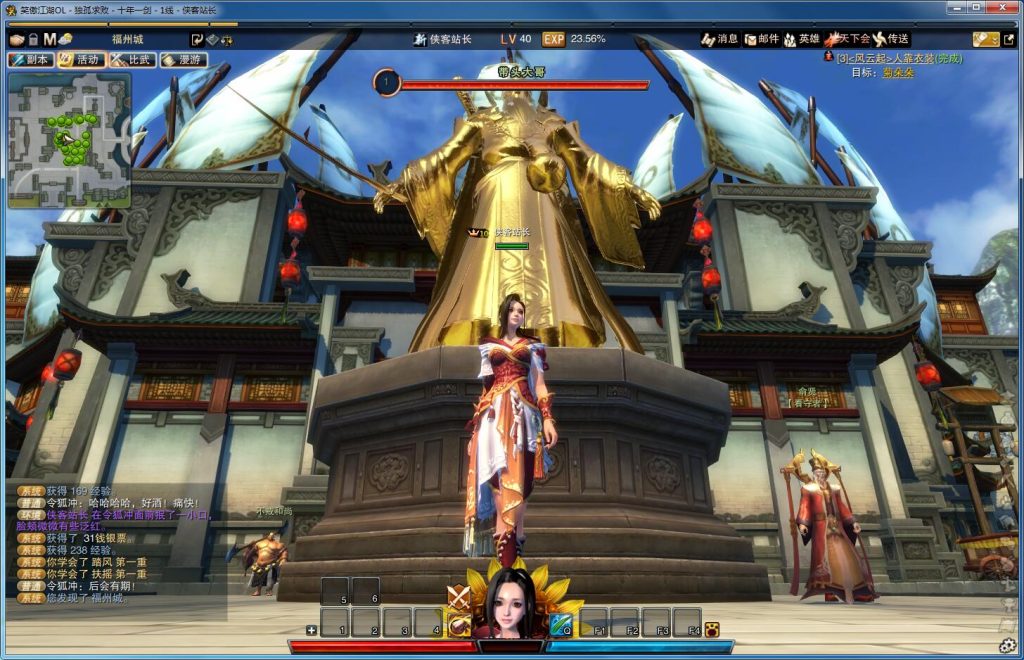The height and width of the screenshot is (660, 1024).
Task: Expand the hotbar with the plus button
Action: tap(311, 630)
